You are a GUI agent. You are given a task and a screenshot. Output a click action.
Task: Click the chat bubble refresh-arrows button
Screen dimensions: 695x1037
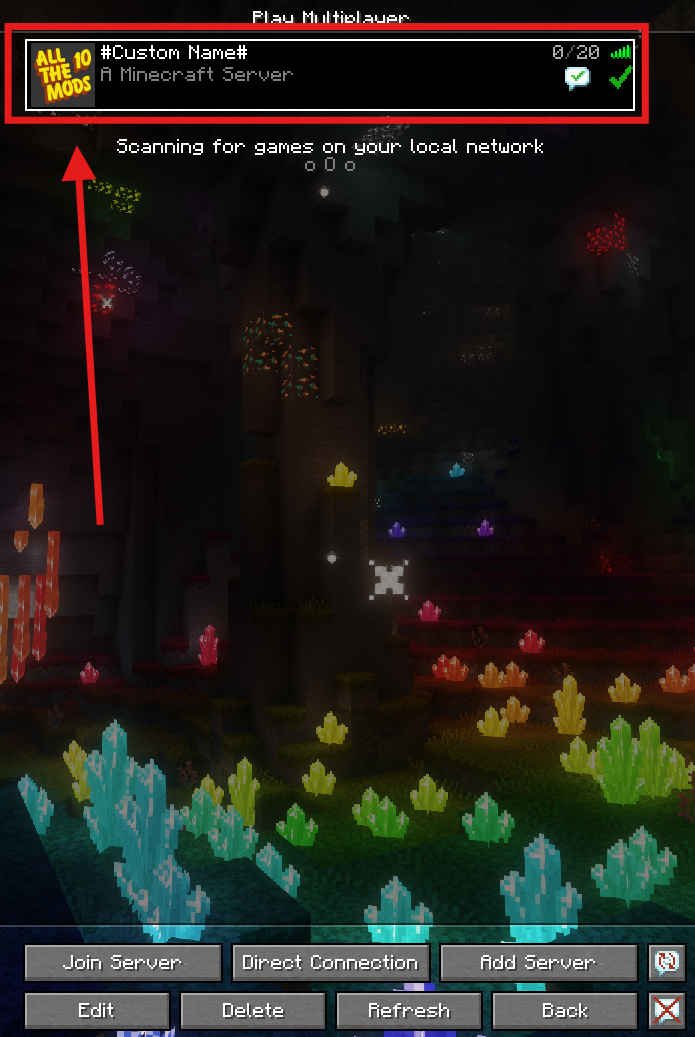(x=666, y=963)
